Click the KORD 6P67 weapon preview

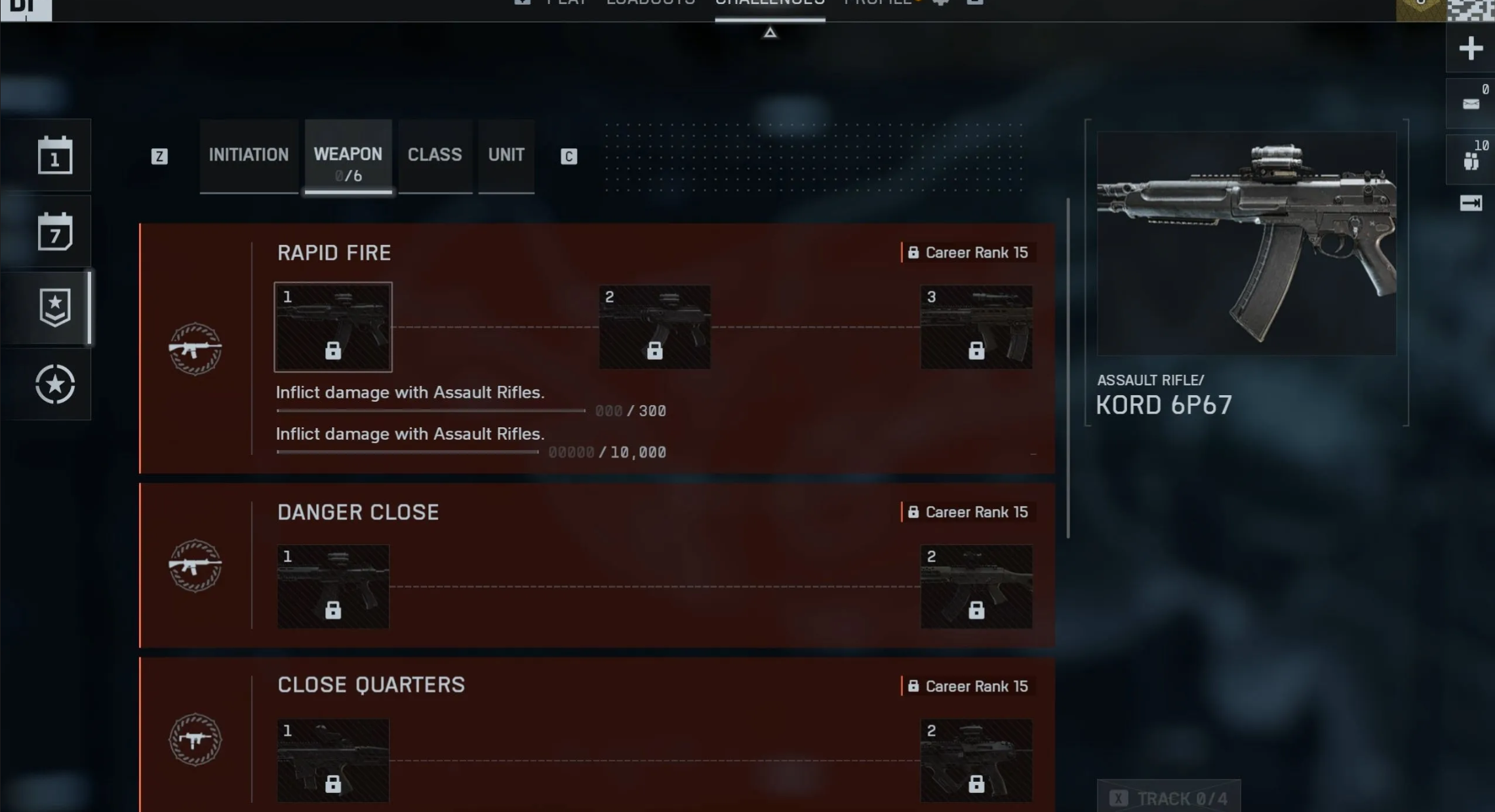1246,244
